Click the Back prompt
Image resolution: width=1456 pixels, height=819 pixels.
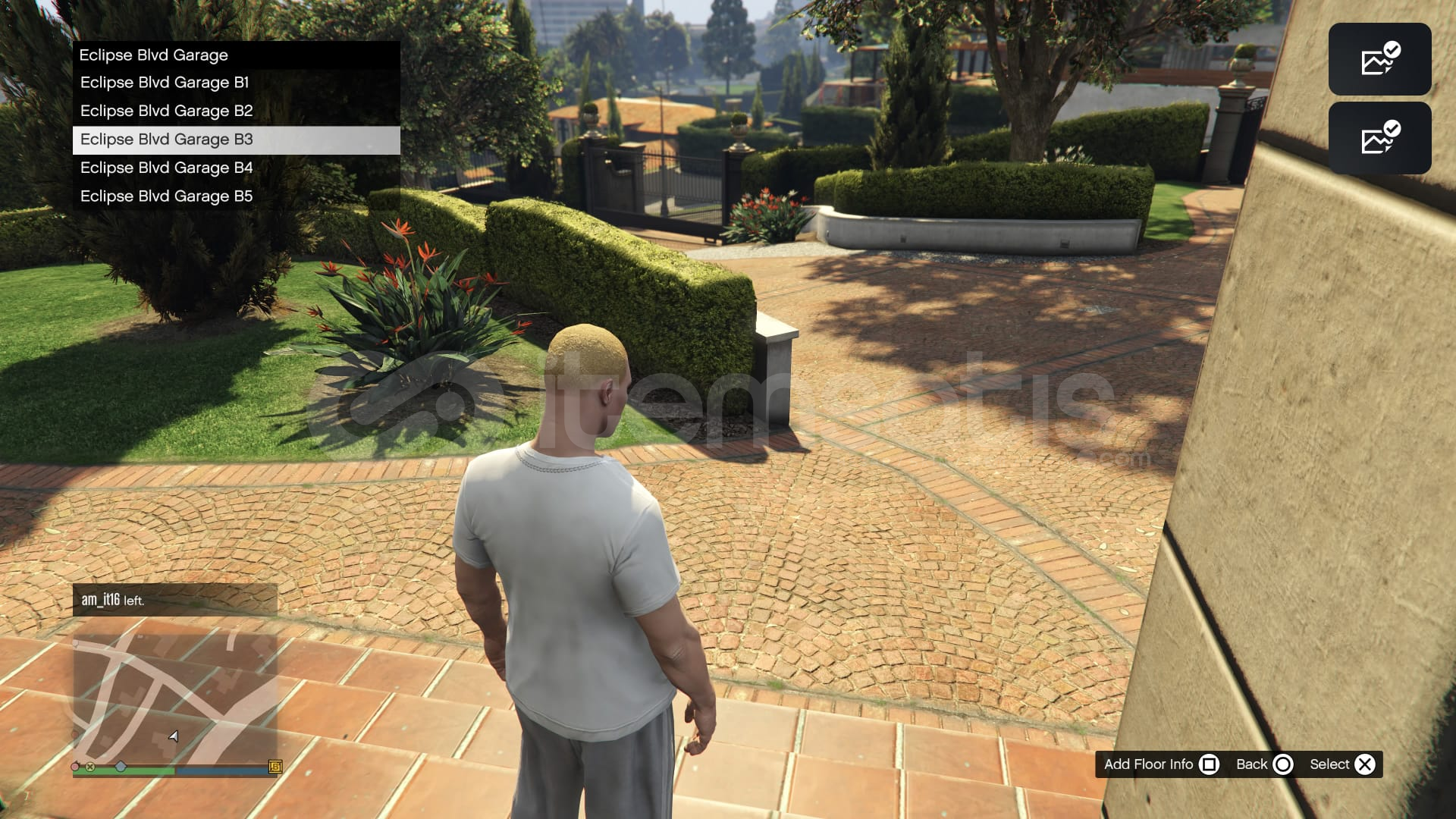(1251, 764)
